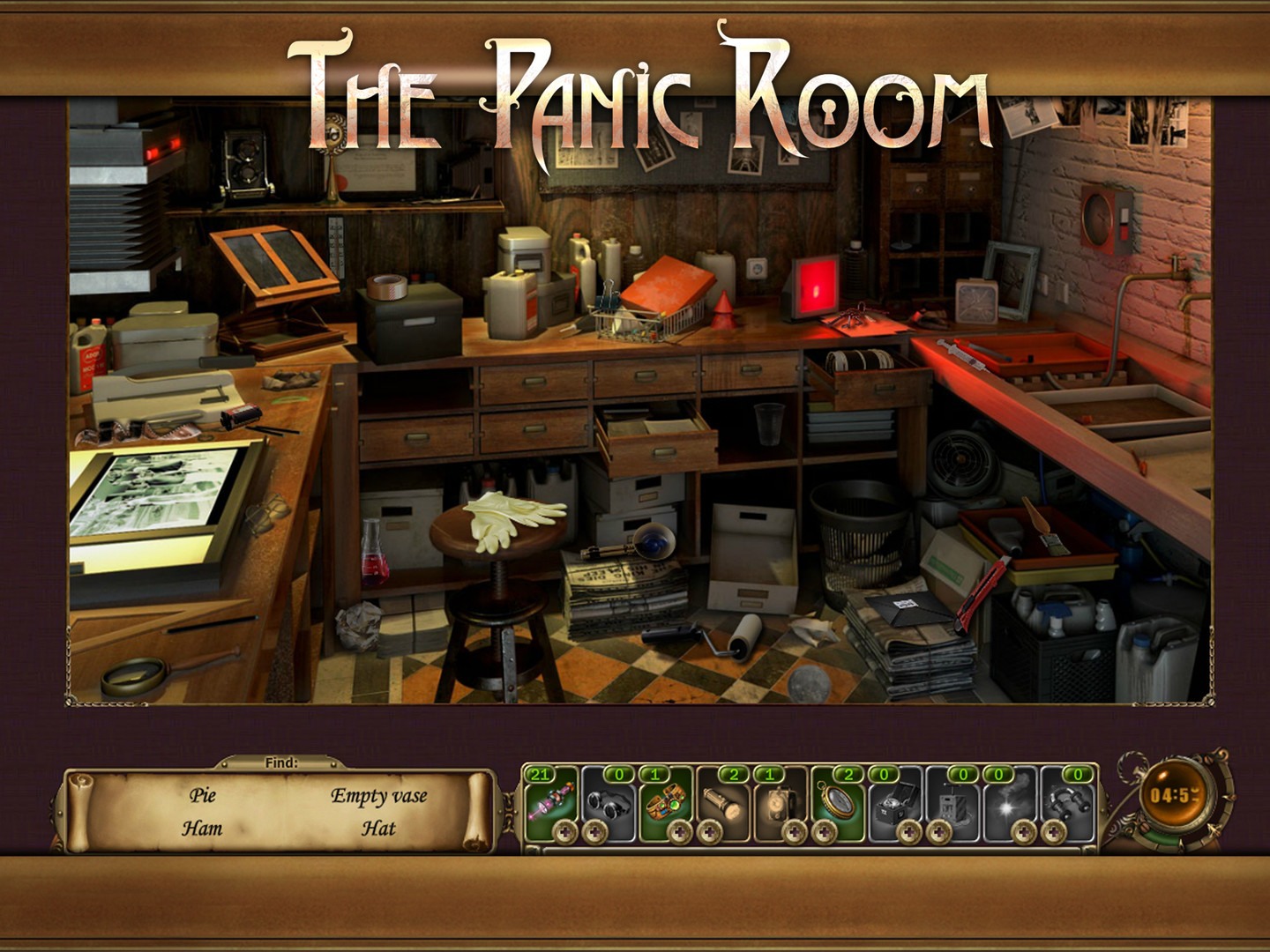Select the pocket detector power-up
Viewport: 1270px width, 952px height.
(777, 802)
